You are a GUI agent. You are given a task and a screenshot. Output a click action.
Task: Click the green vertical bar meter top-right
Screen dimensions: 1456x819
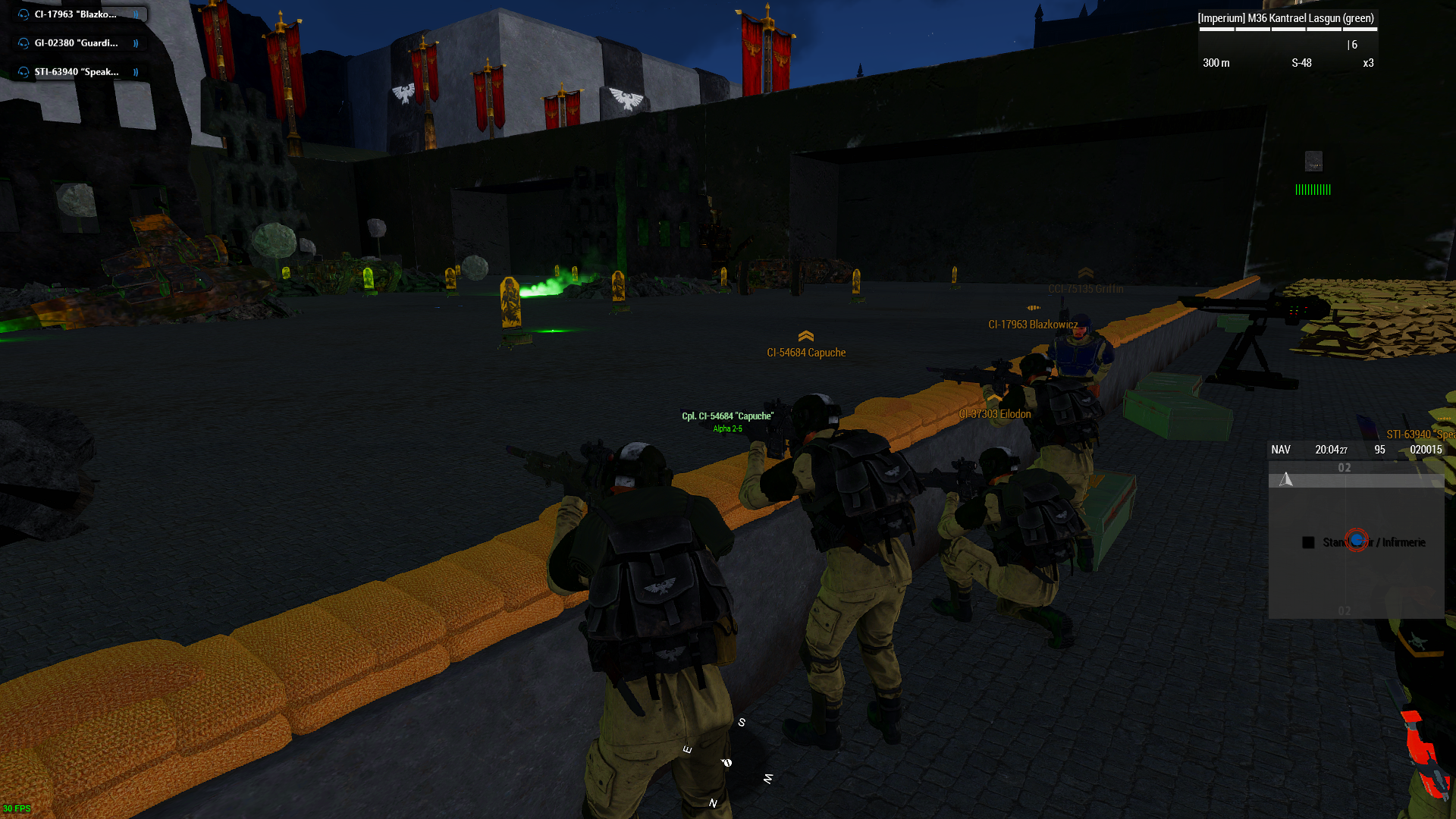click(1315, 189)
